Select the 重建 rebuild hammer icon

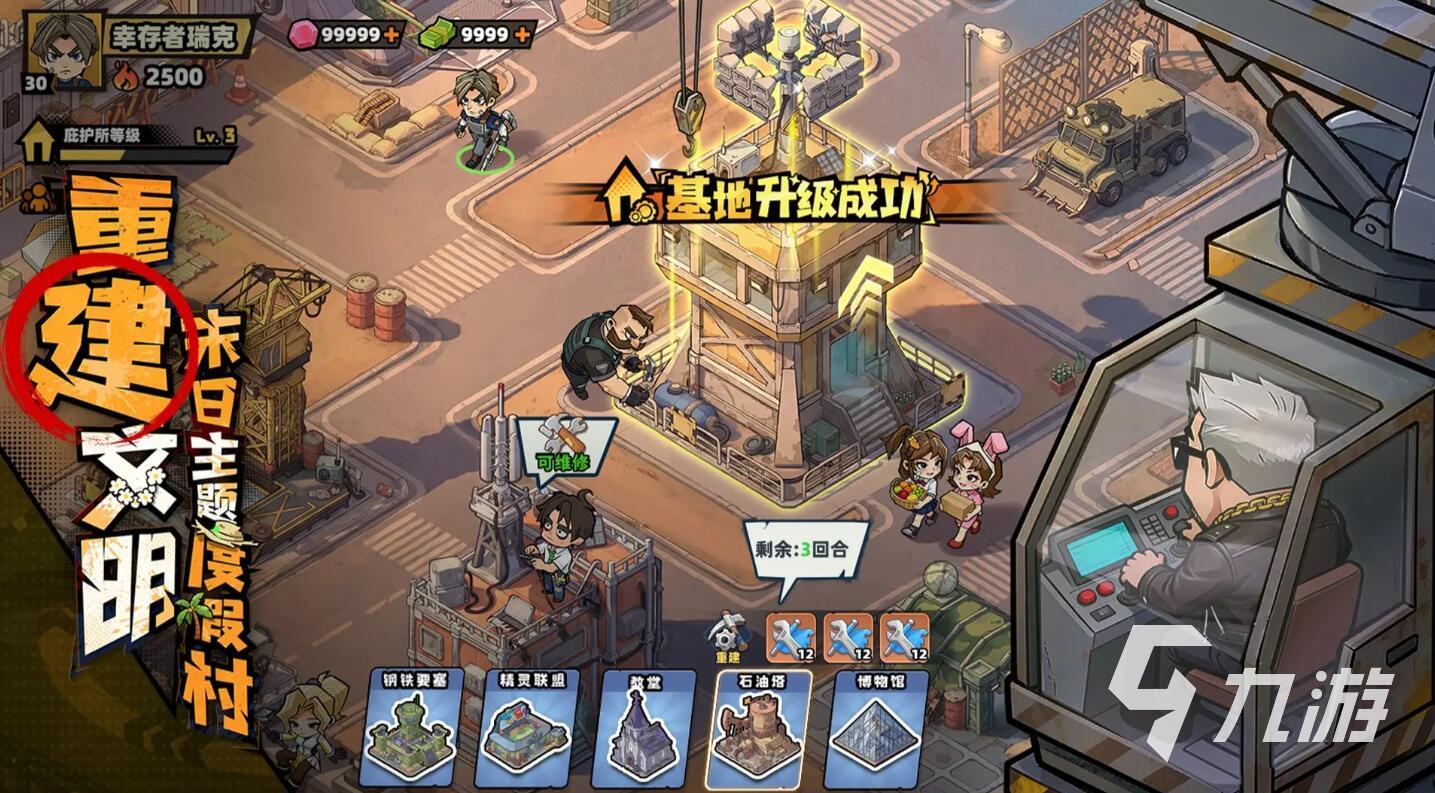click(729, 630)
